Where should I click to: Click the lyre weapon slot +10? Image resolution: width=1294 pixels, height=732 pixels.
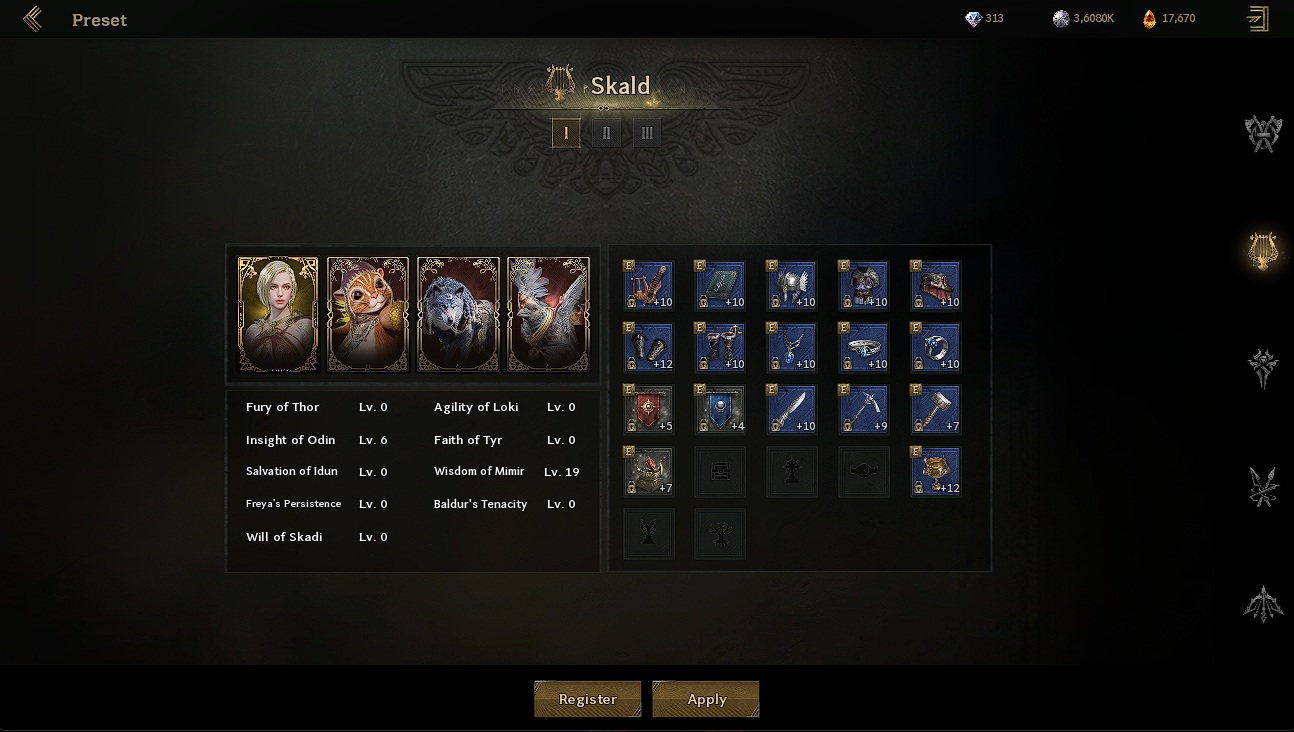click(648, 286)
